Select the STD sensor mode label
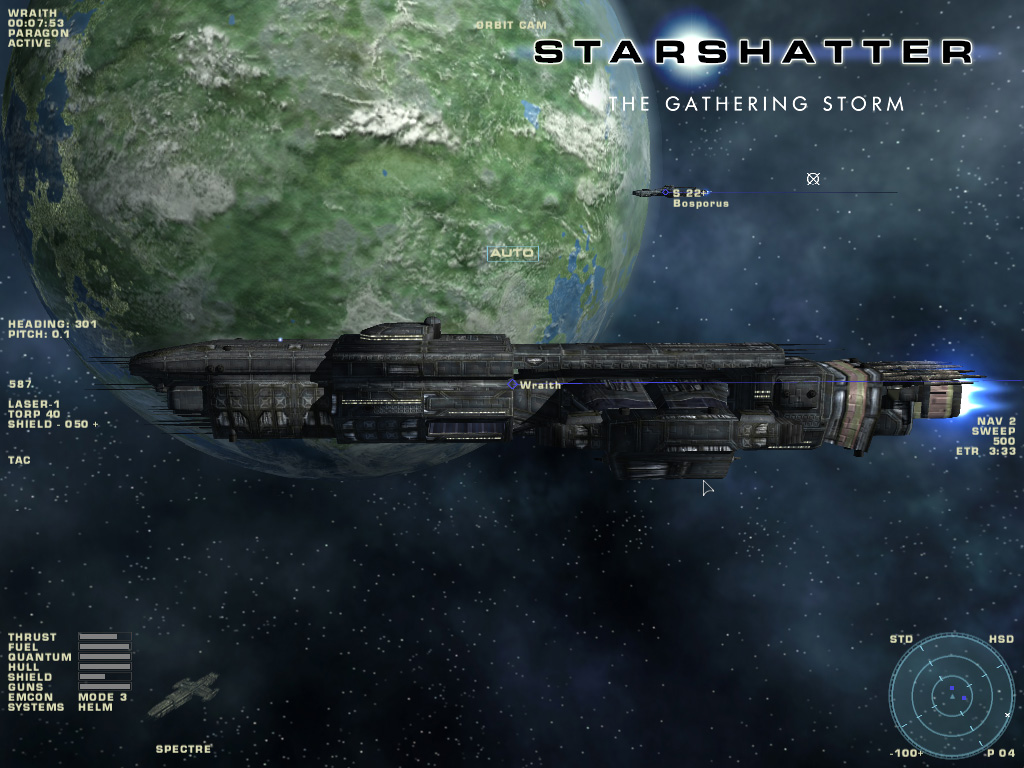This screenshot has width=1024, height=768. pyautogui.click(x=901, y=639)
